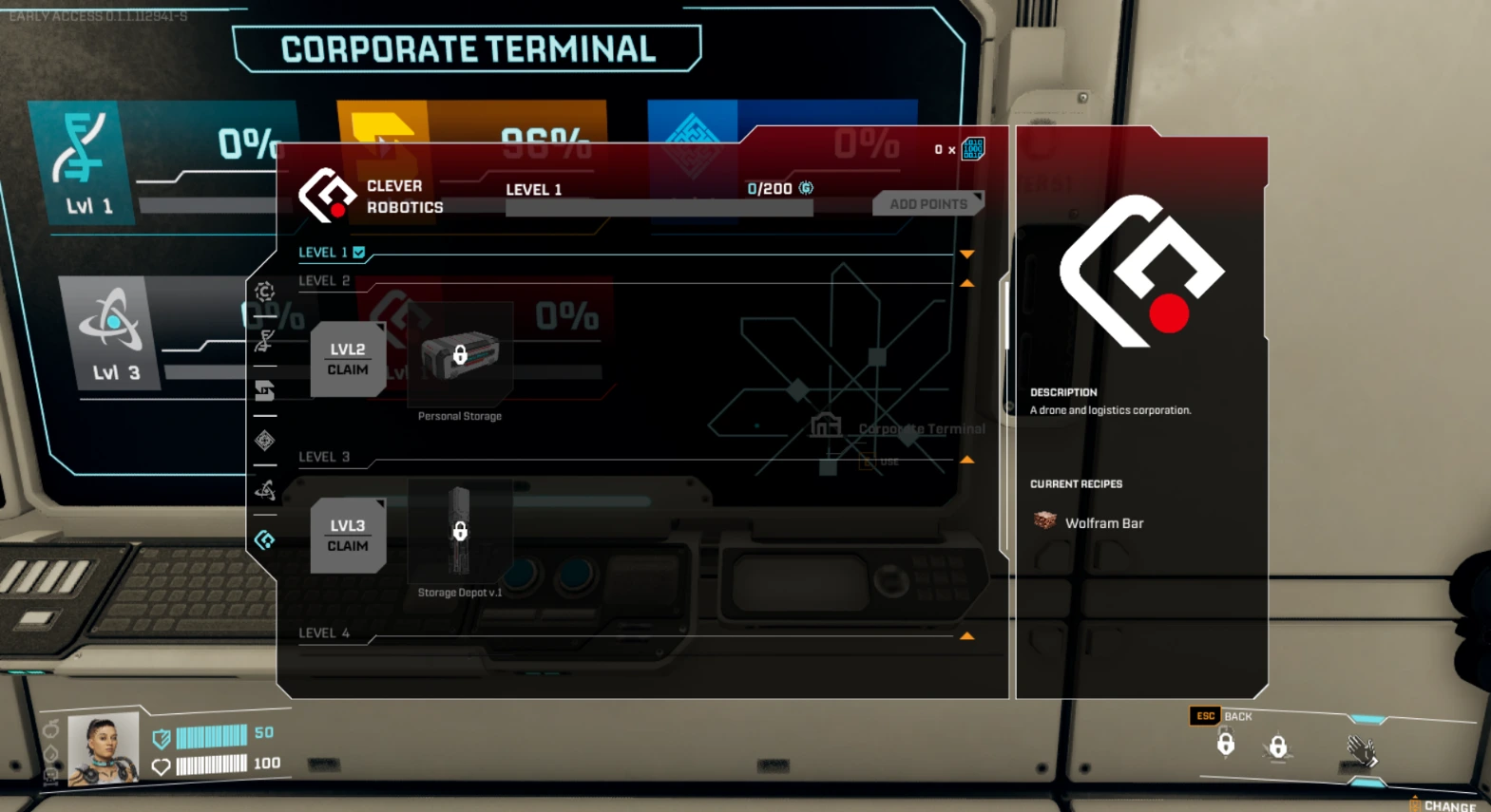Image resolution: width=1491 pixels, height=812 pixels.
Task: Click the 0/200 experience progress bar
Action: point(659,207)
